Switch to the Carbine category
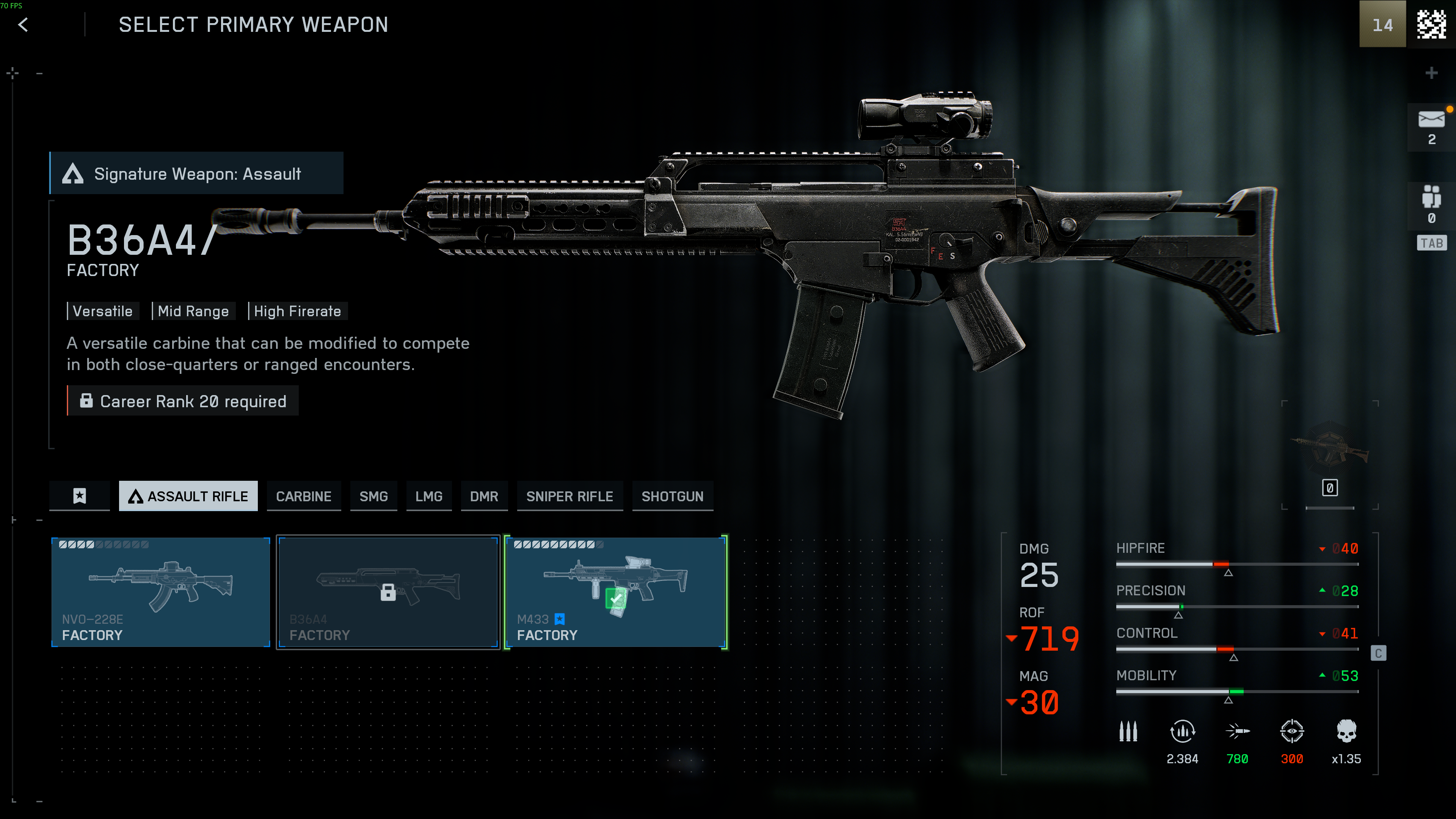 click(303, 496)
